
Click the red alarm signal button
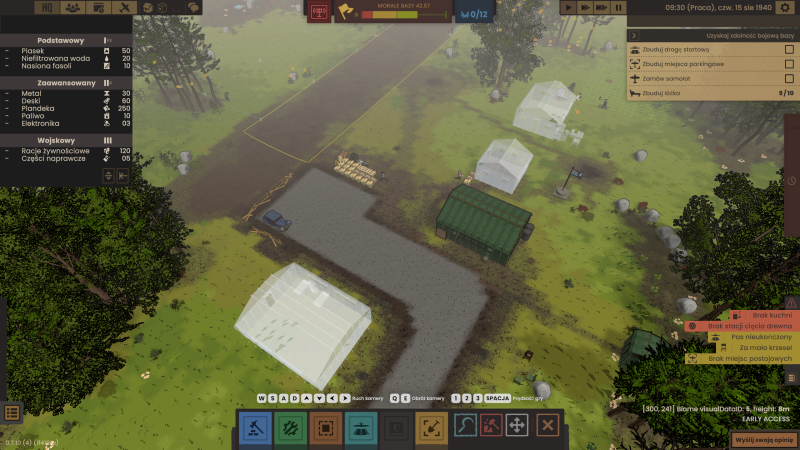click(x=320, y=11)
